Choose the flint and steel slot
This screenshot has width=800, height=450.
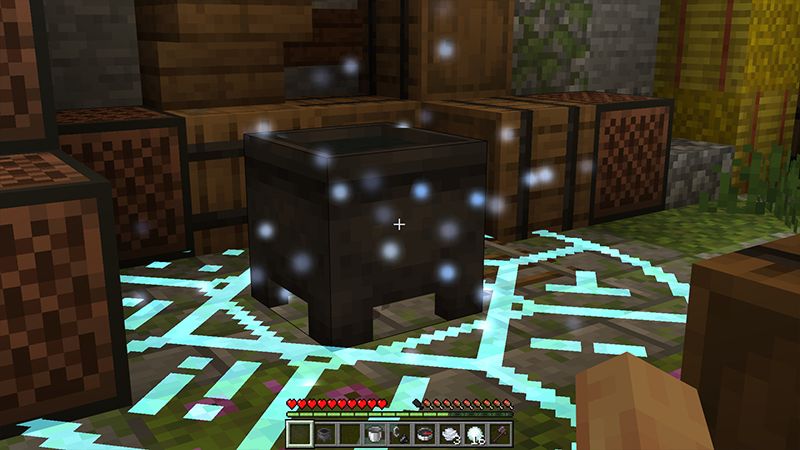399,433
